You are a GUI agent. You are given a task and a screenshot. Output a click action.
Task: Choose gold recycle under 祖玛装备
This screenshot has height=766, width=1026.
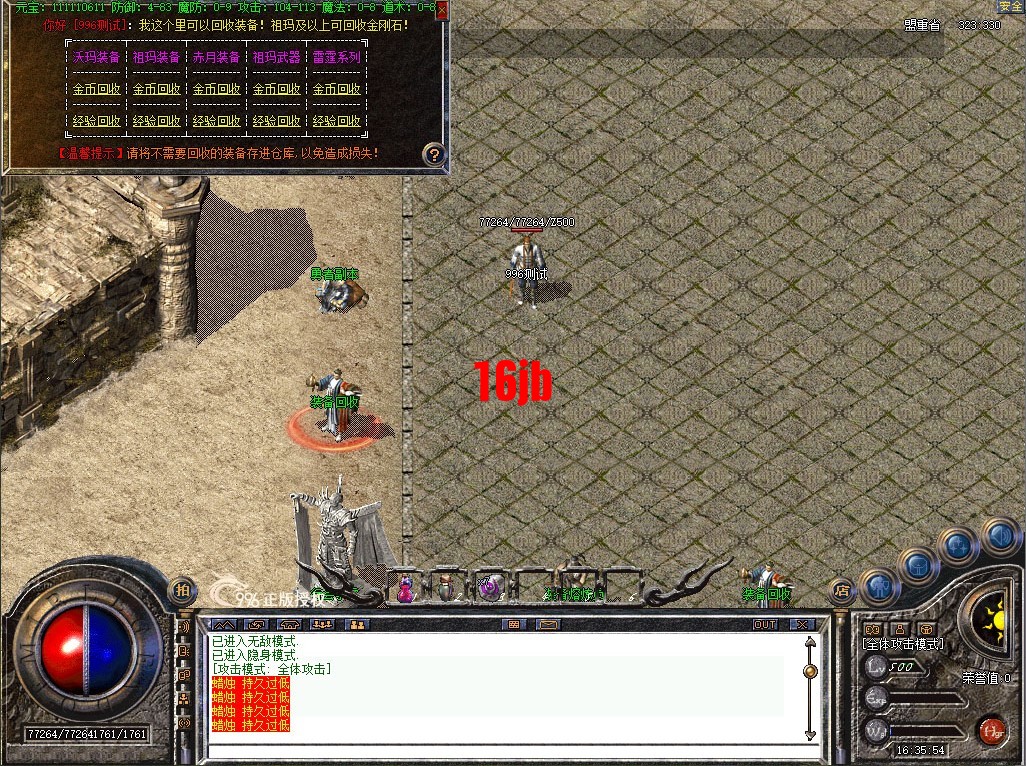click(157, 89)
